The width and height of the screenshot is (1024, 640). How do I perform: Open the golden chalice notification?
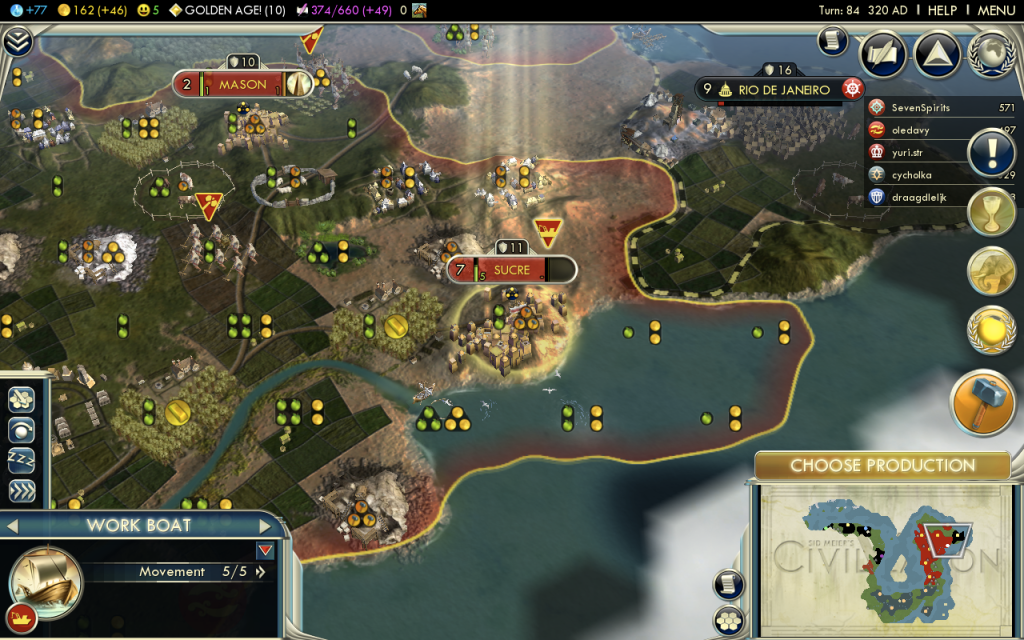(991, 212)
